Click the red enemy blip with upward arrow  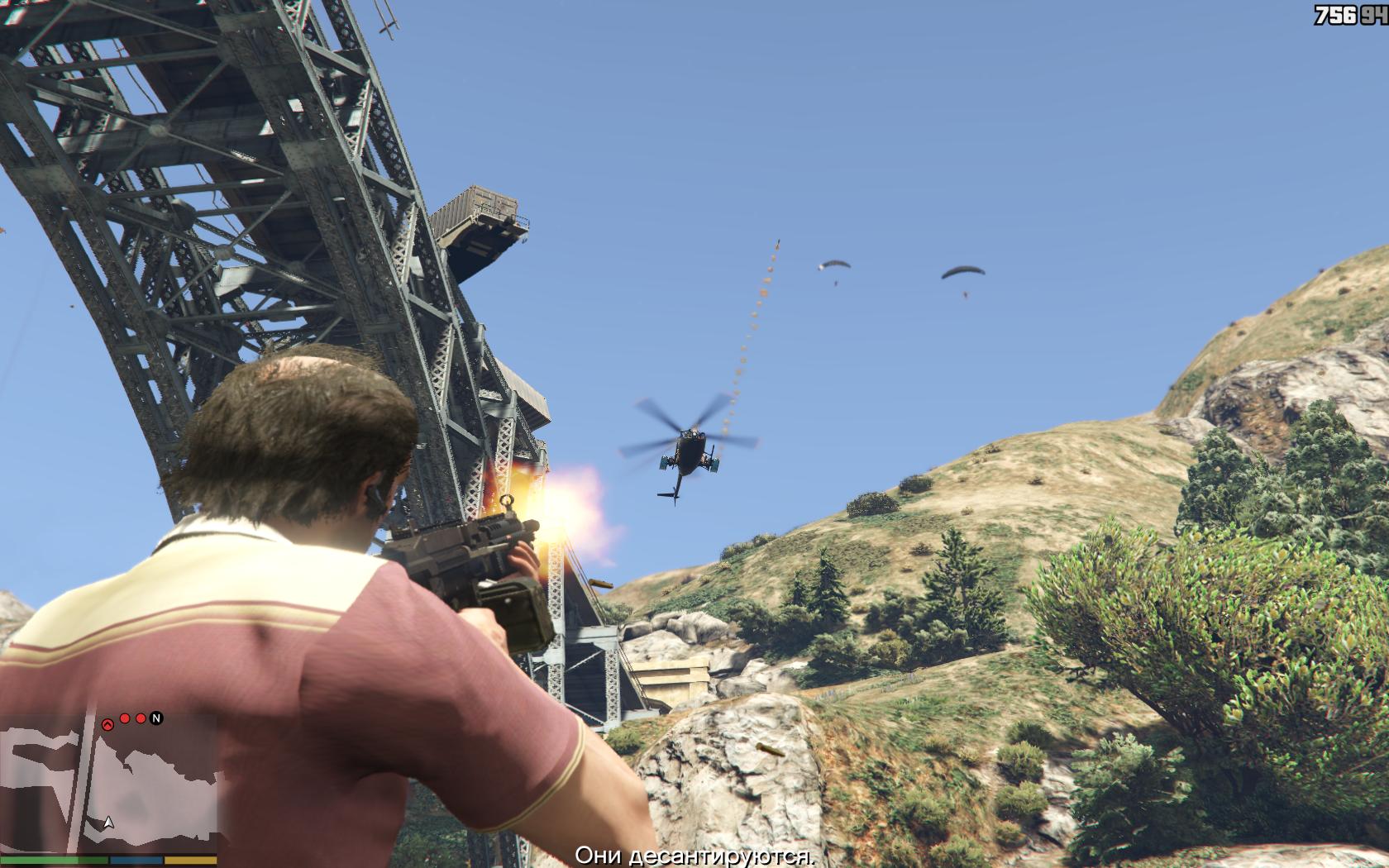point(107,723)
